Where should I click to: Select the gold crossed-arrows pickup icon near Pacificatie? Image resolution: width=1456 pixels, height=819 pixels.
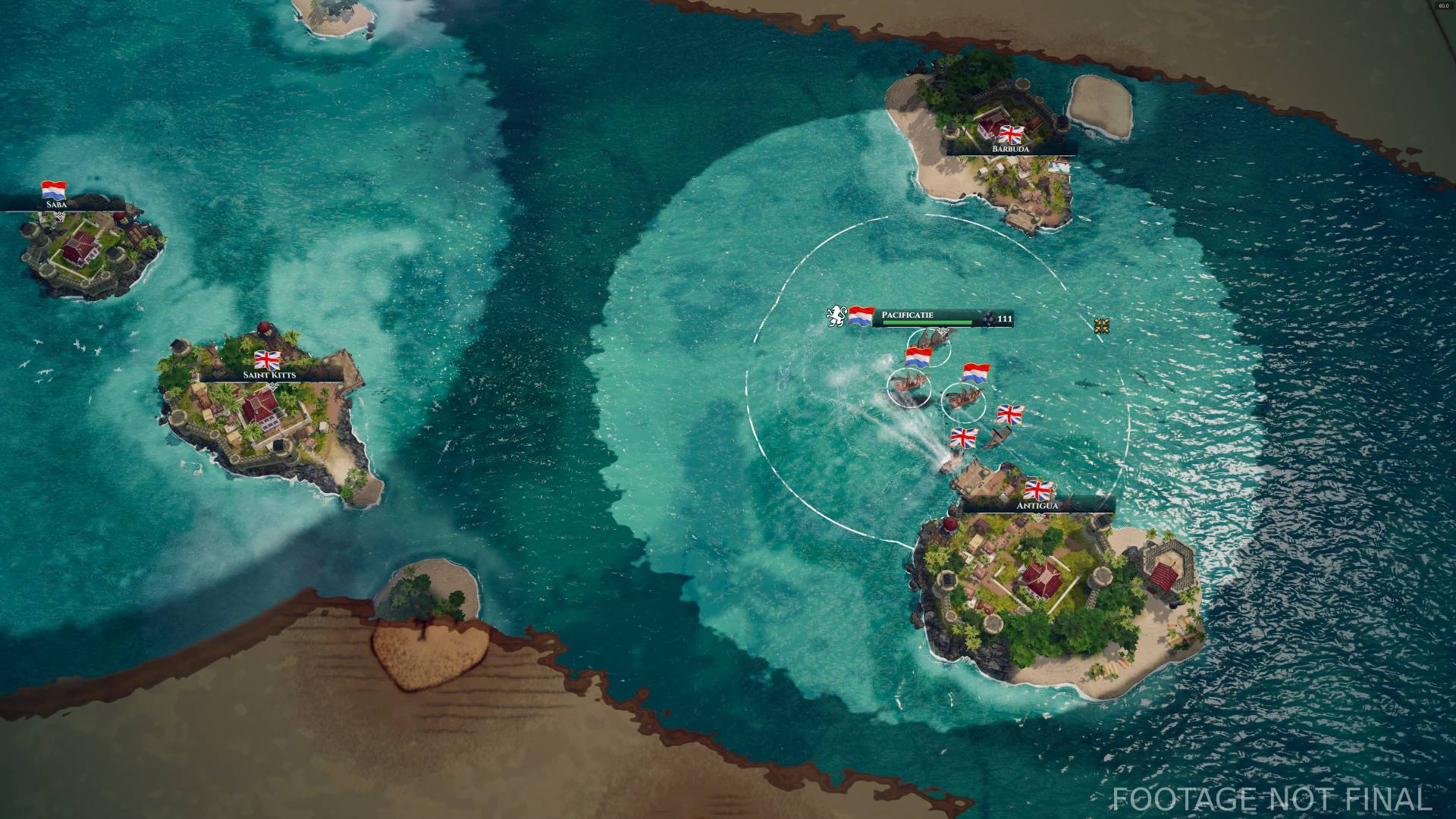[x=1102, y=325]
